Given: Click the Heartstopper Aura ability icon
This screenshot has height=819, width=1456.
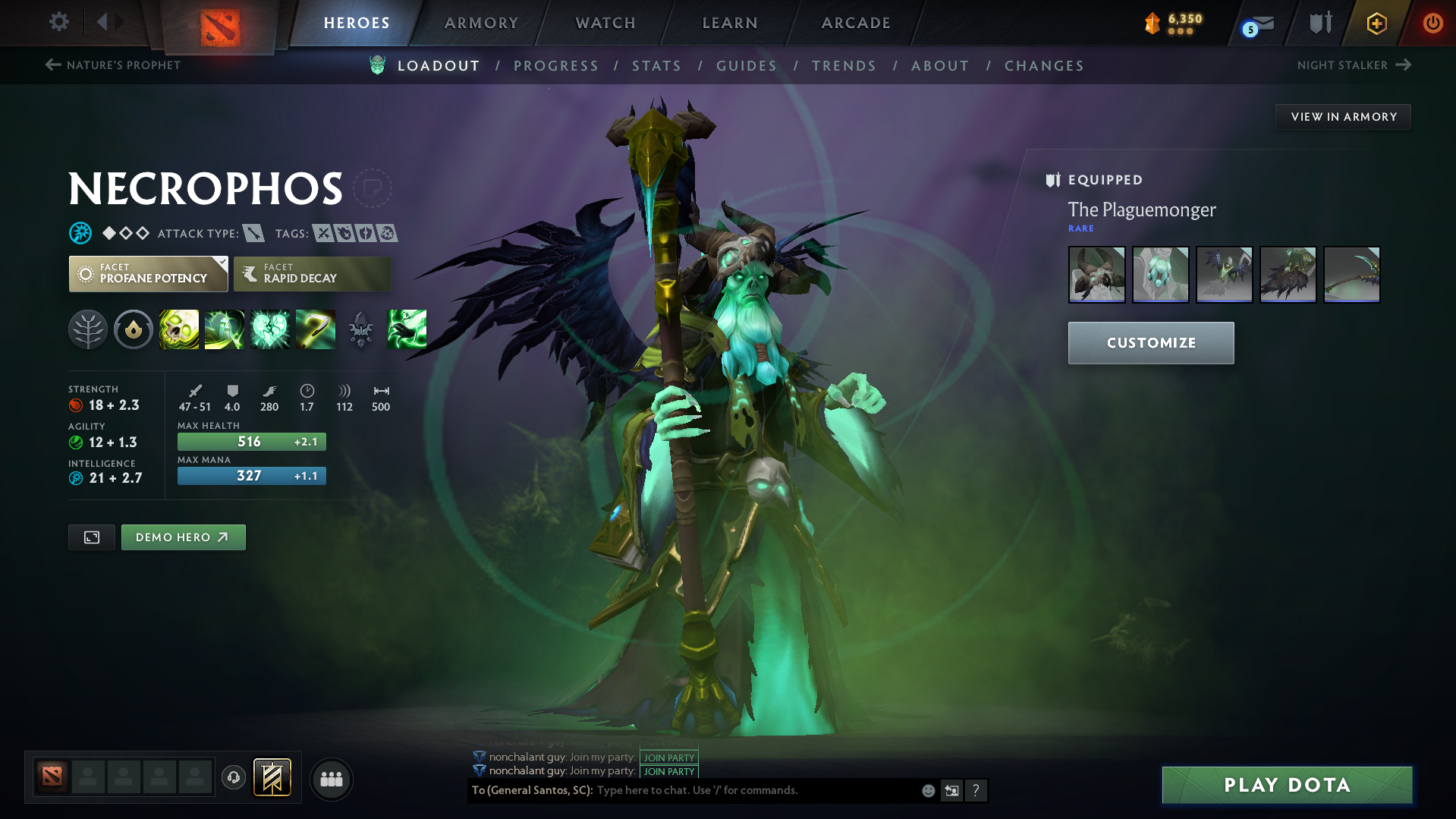Looking at the screenshot, I should pos(270,329).
